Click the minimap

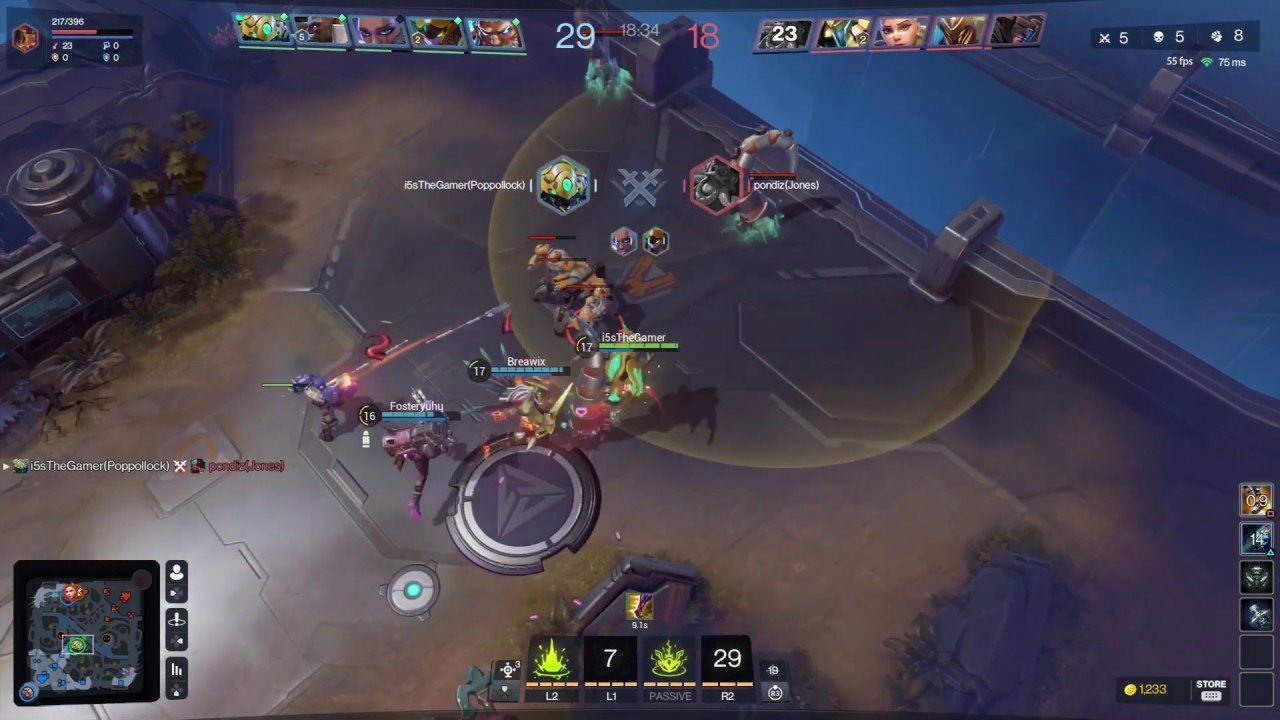(x=86, y=630)
